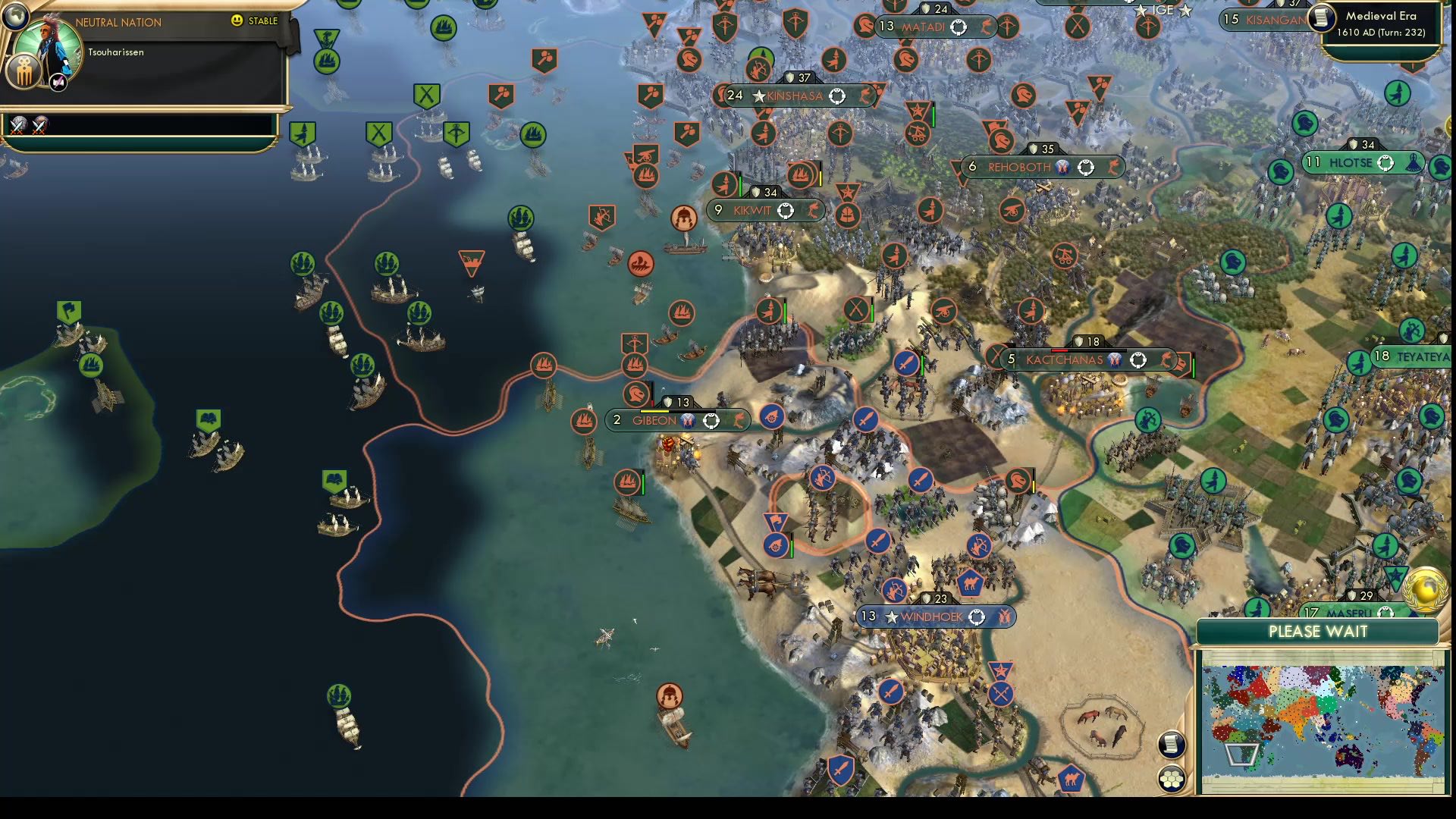Click the production ring on Kinshasa's banner
The width and height of the screenshot is (1456, 819).
837,97
